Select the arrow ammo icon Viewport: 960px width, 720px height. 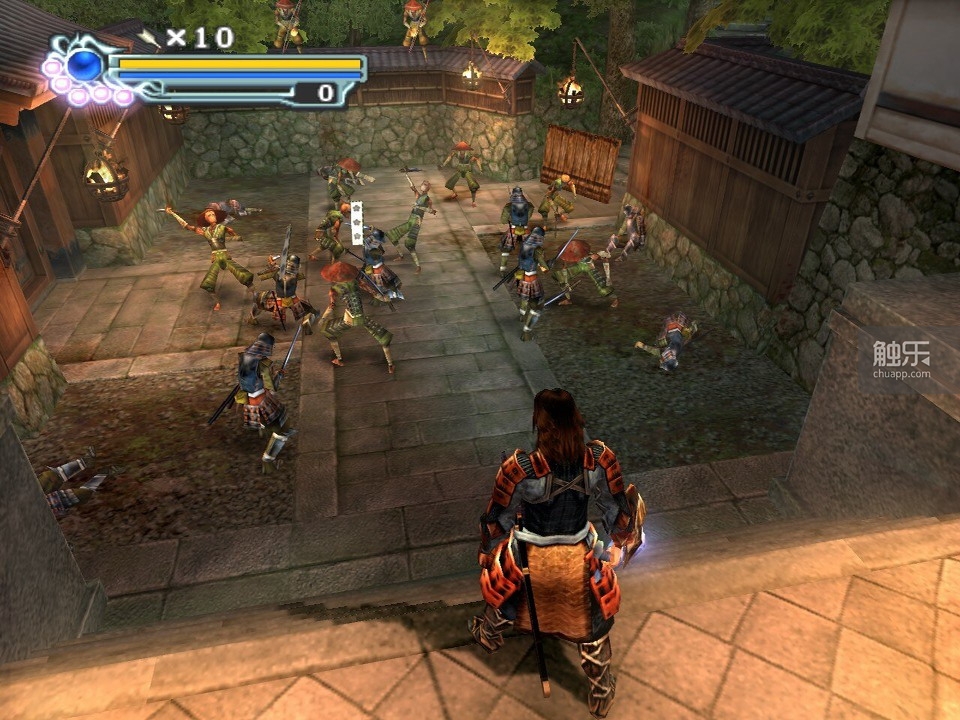[149, 38]
